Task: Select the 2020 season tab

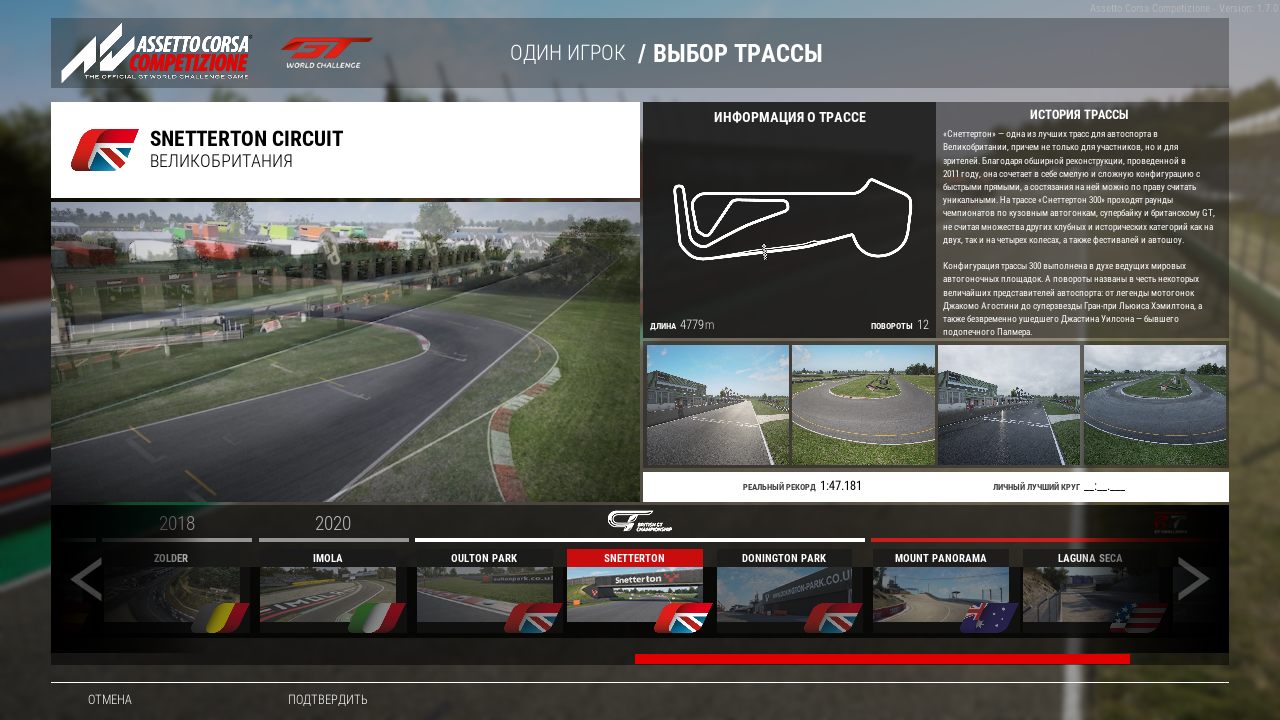Action: click(331, 523)
